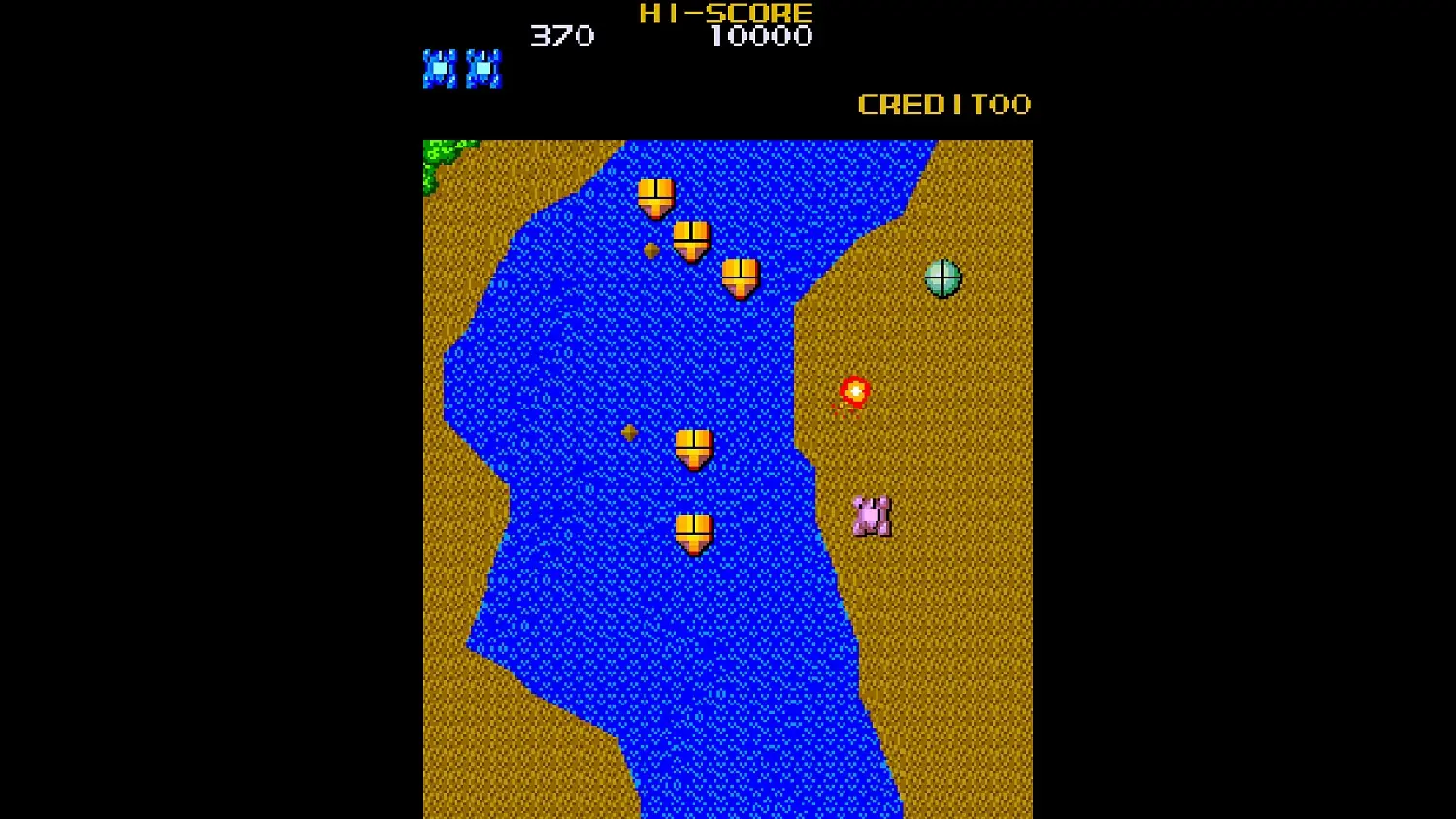Click the green grass patch in the top-left corner
1456x819 pixels.
point(437,155)
